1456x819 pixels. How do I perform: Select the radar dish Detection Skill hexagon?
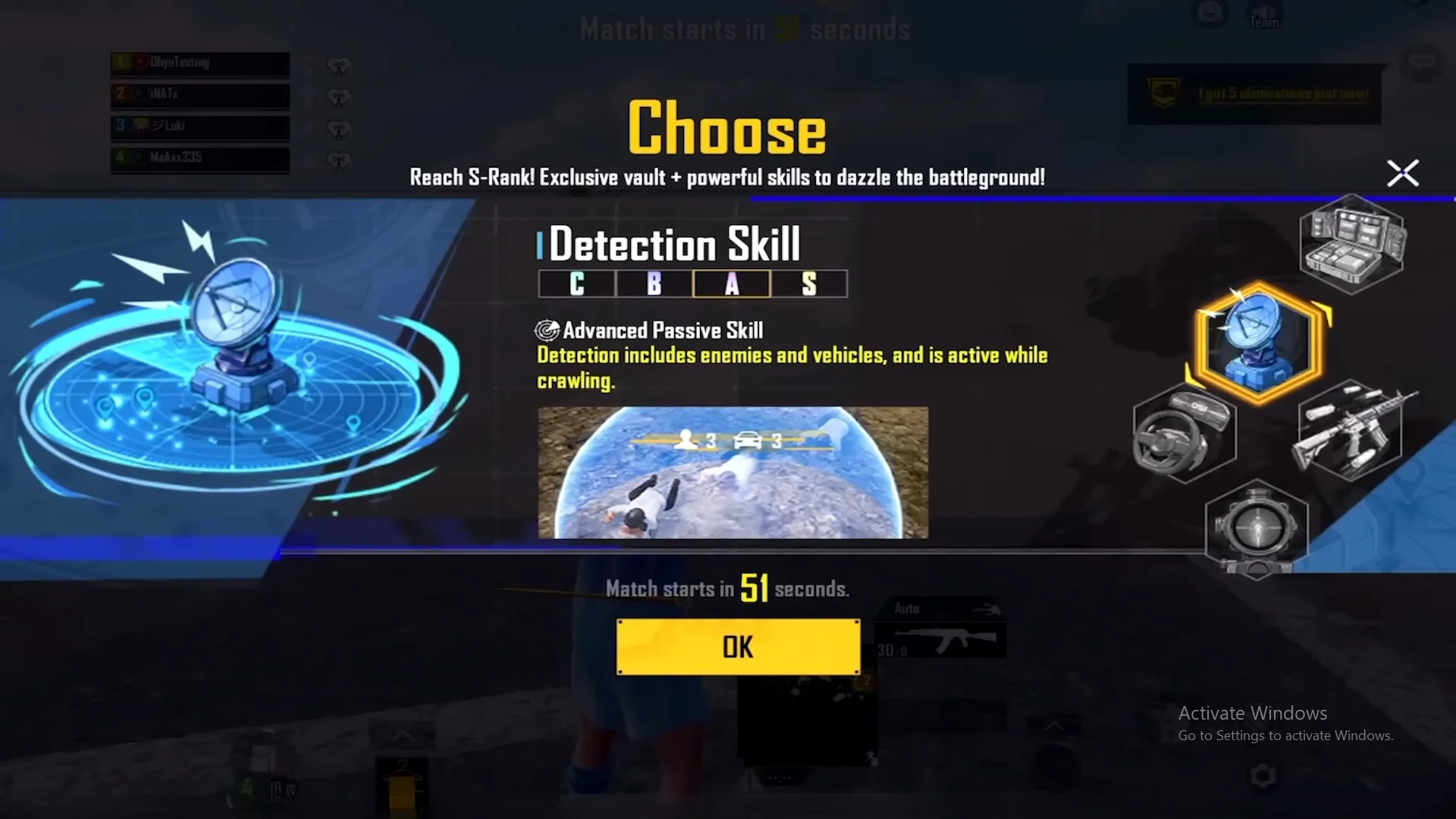[1259, 342]
